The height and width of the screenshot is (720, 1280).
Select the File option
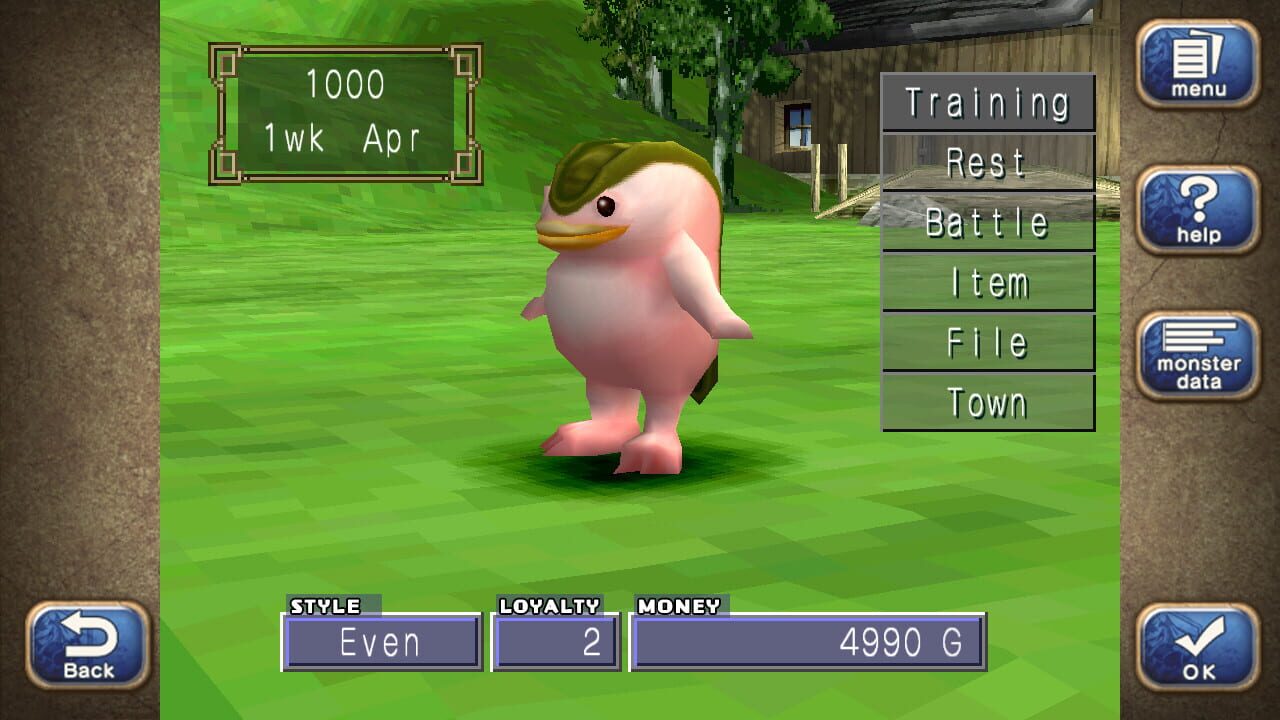(986, 342)
